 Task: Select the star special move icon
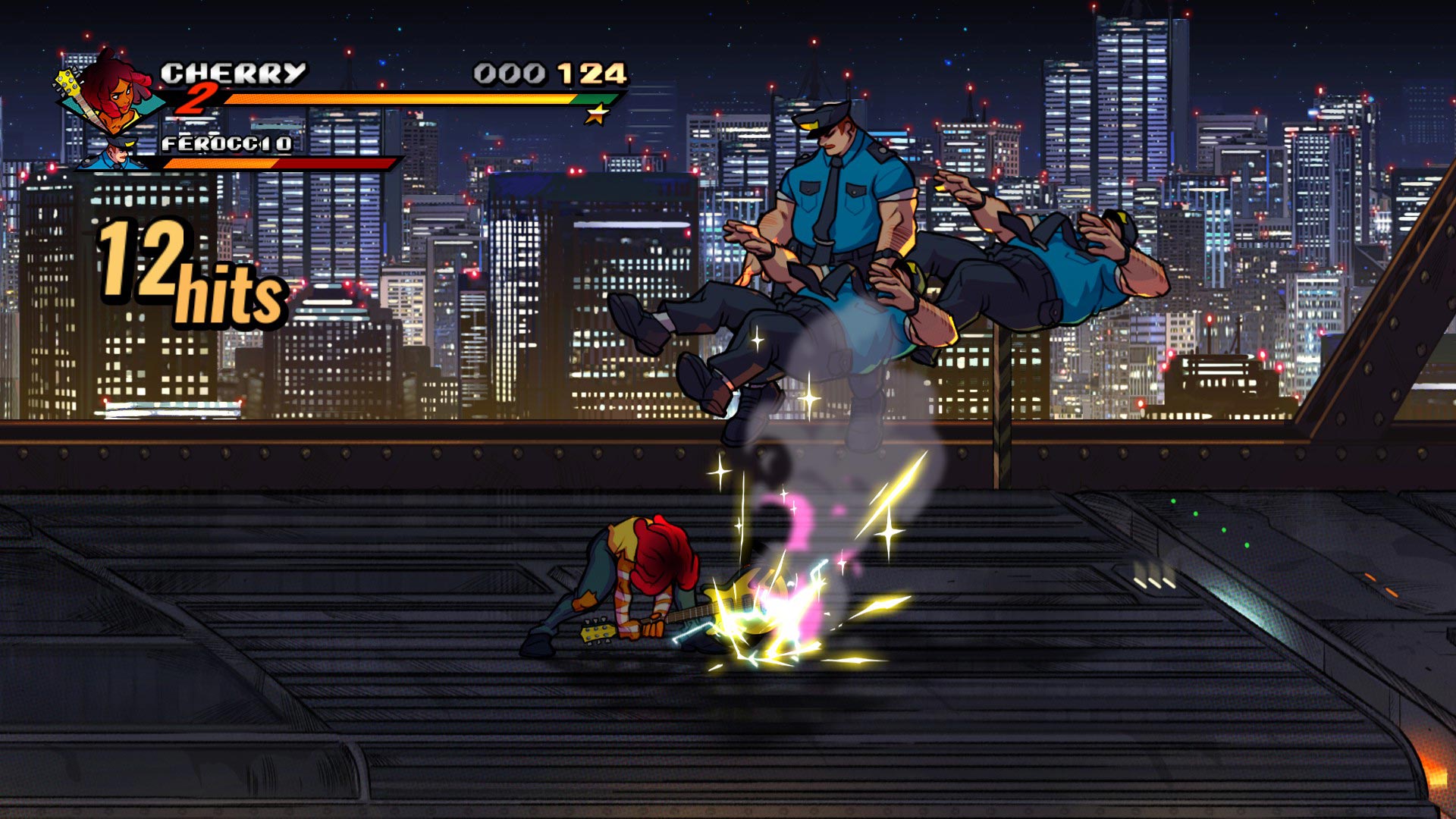click(x=597, y=115)
